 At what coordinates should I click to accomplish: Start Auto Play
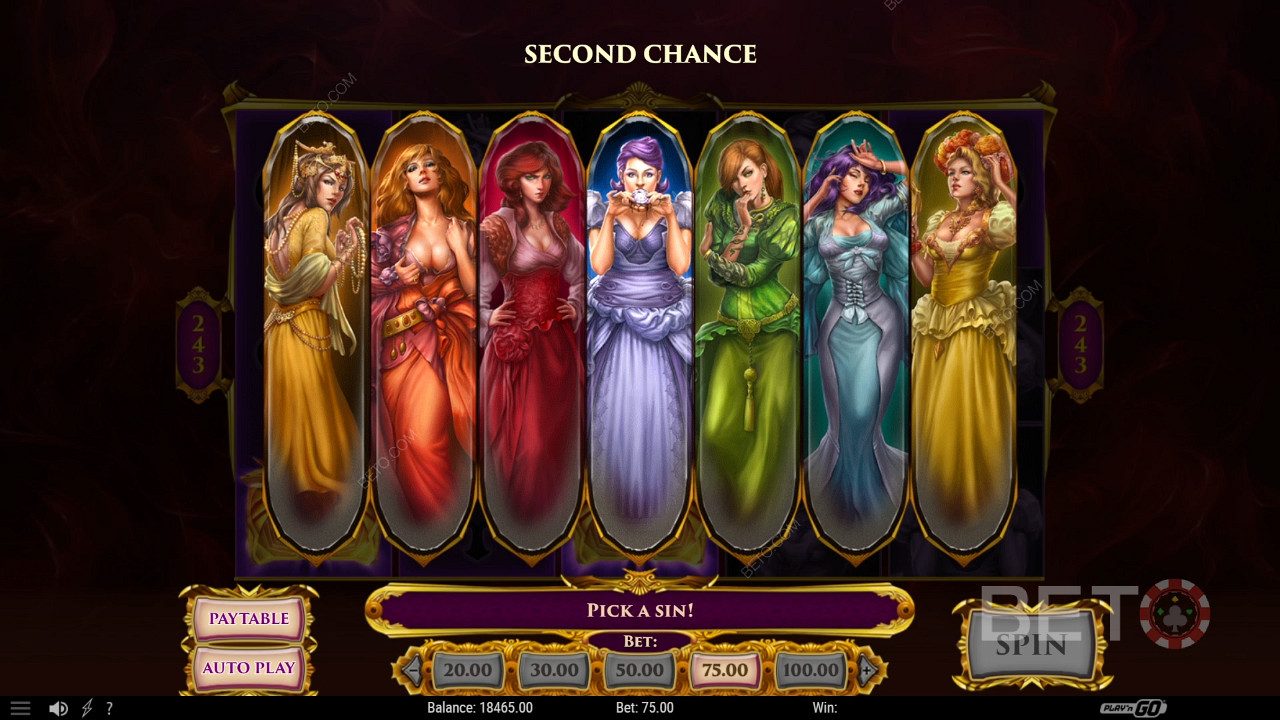[x=249, y=668]
